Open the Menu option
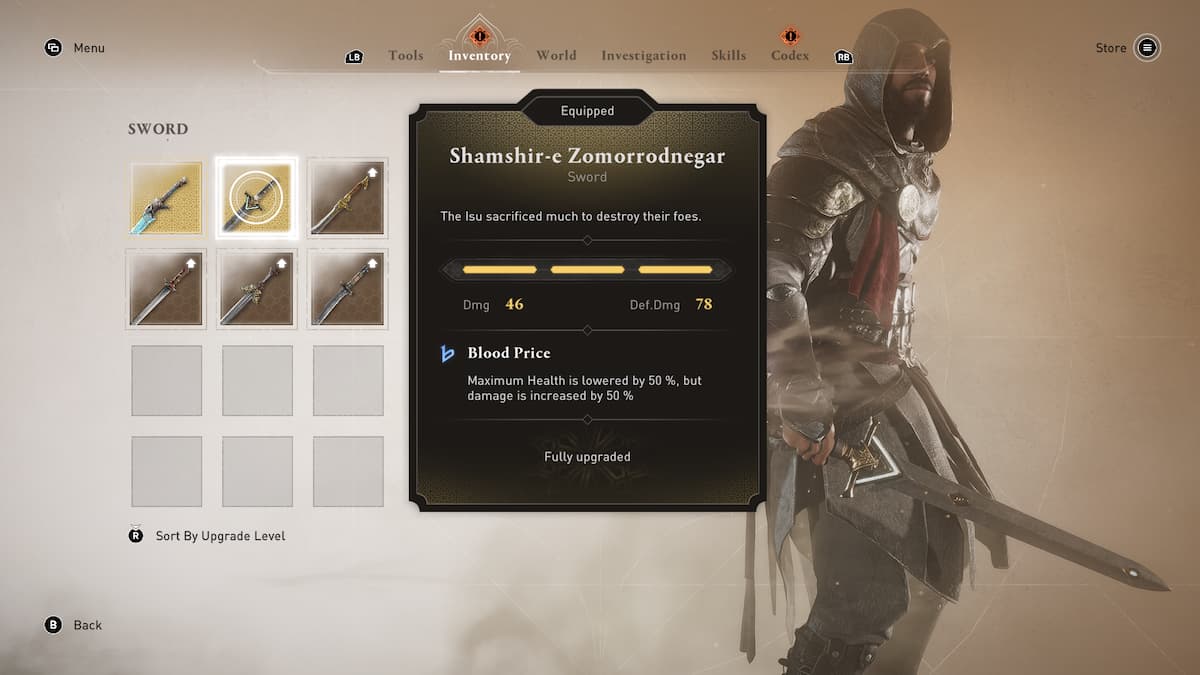This screenshot has width=1200, height=675. coord(88,48)
